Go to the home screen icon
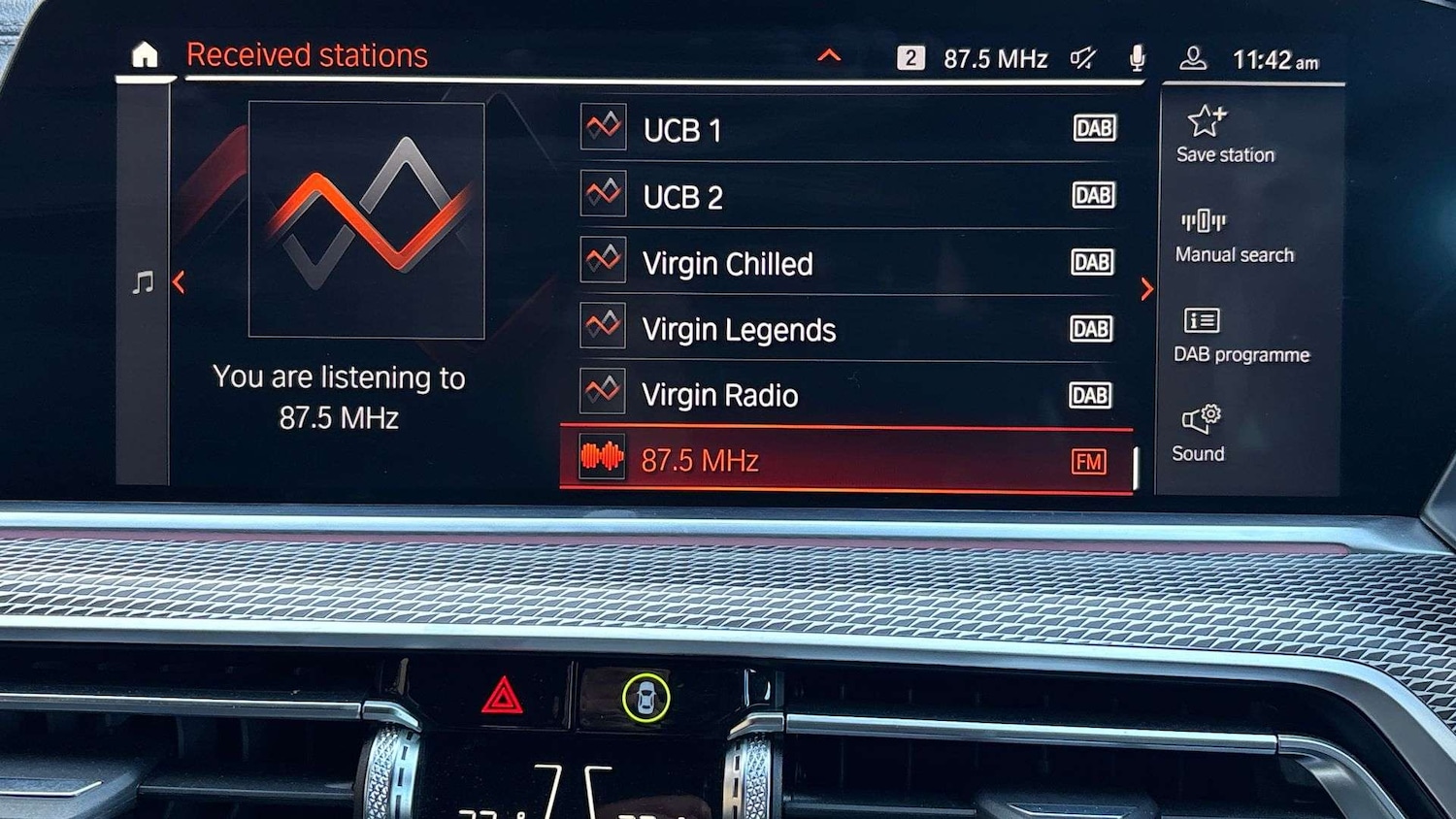The height and width of the screenshot is (819, 1456). click(145, 55)
